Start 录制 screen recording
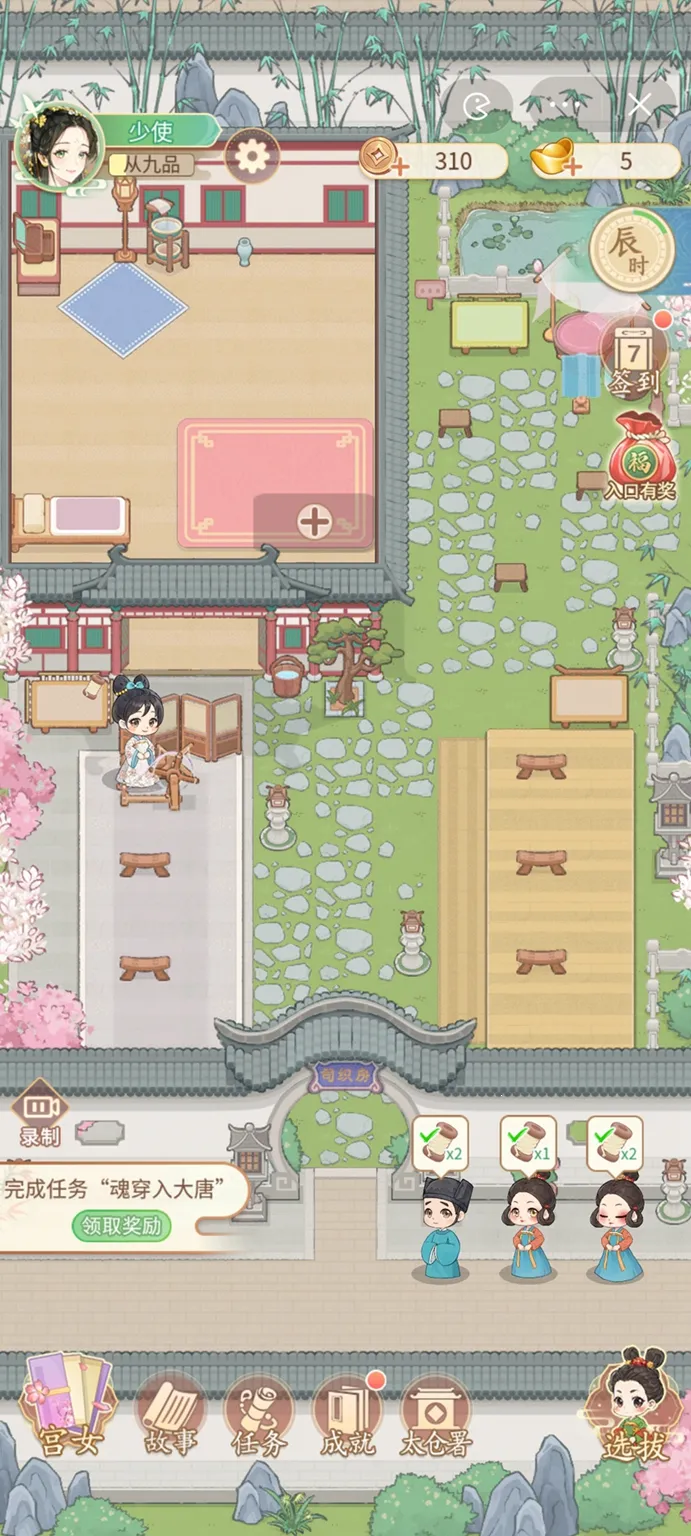691x1536 pixels. (40, 1113)
